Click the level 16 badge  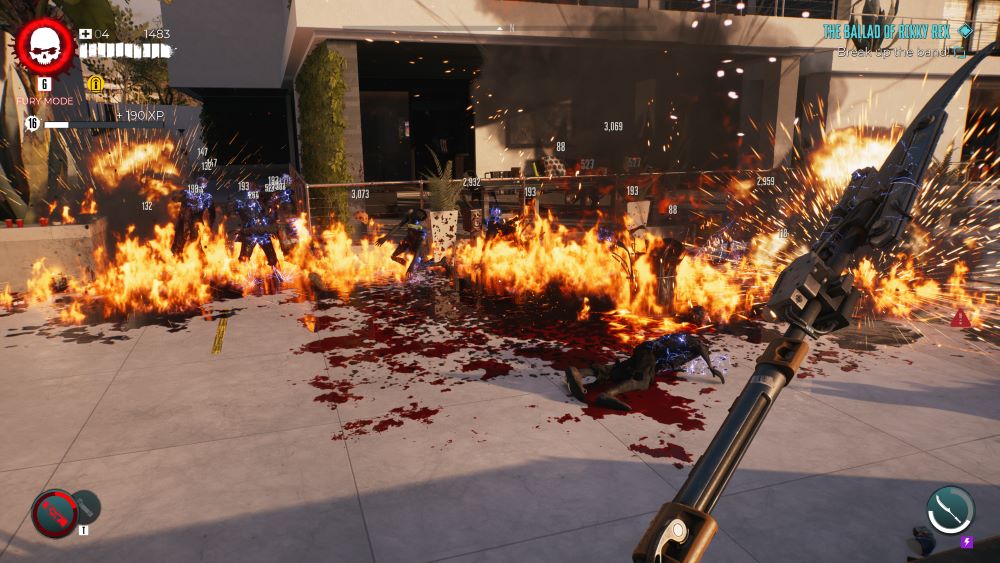pyautogui.click(x=32, y=123)
